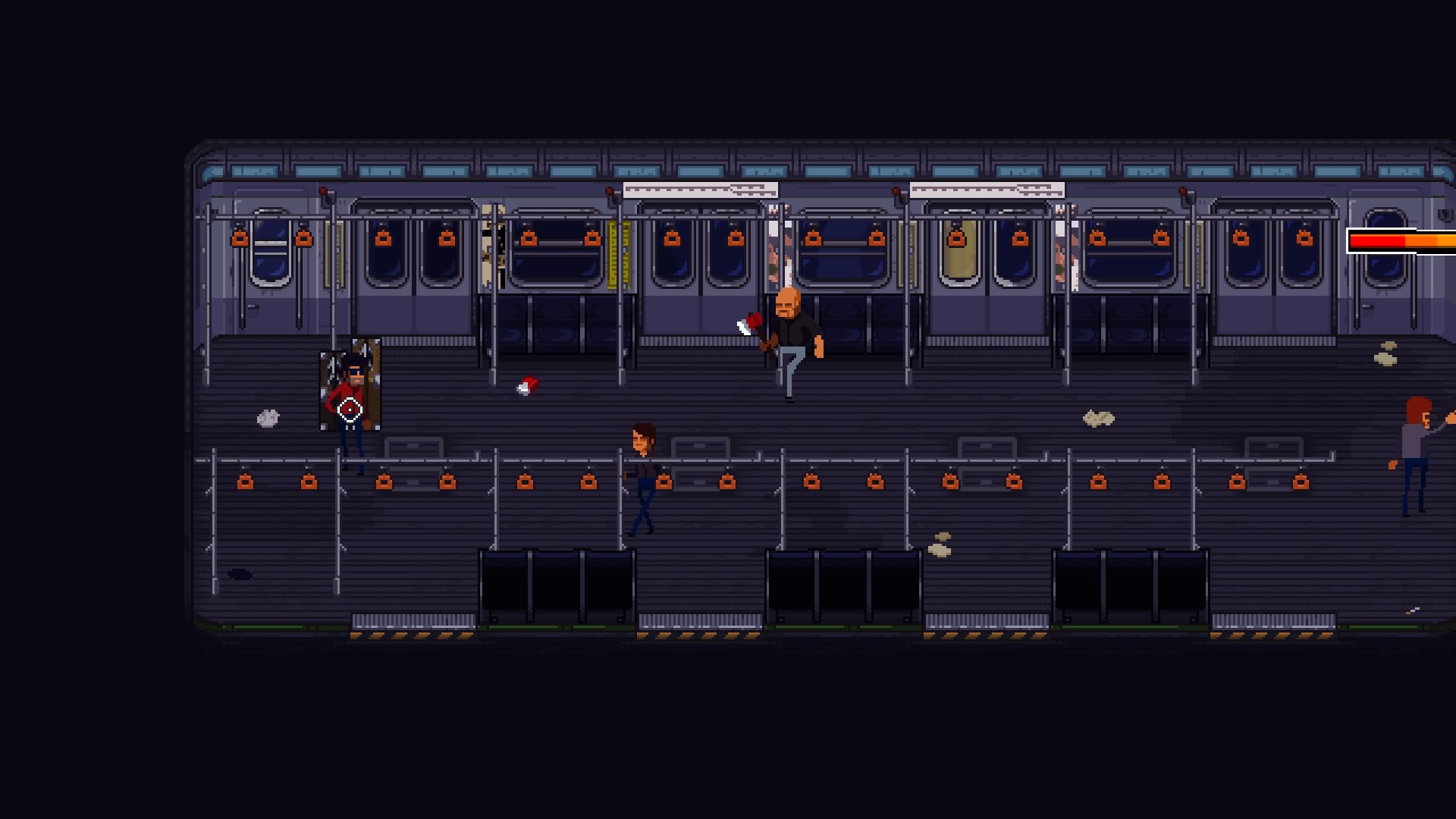
Task: Click the crumpled paper trash near right doors
Action: (x=1100, y=416)
